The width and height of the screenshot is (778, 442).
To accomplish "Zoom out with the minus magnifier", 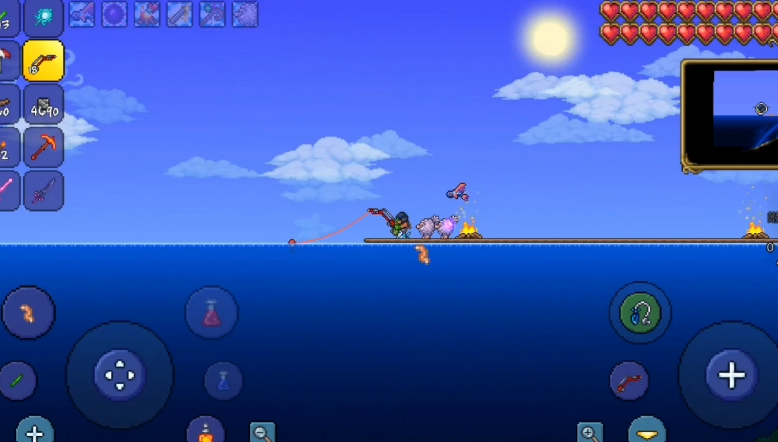I will [x=262, y=433].
